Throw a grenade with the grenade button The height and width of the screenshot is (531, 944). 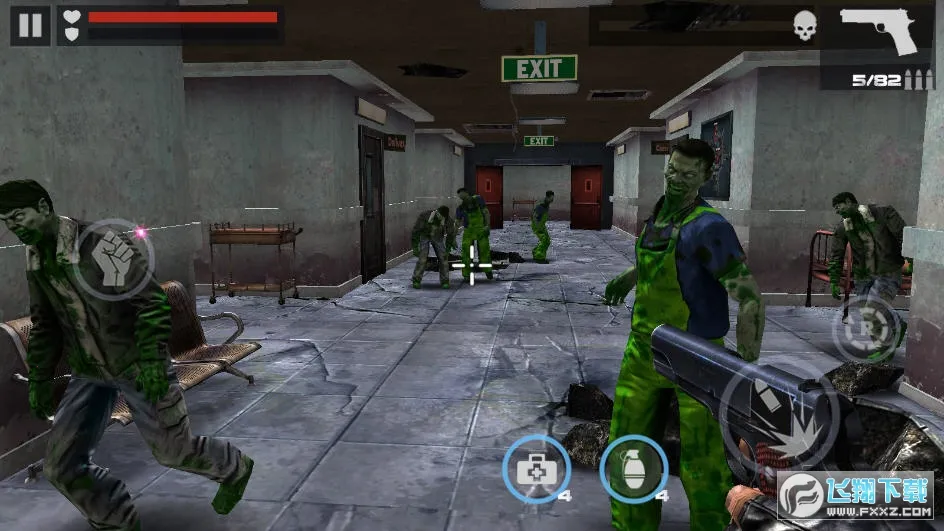(634, 468)
